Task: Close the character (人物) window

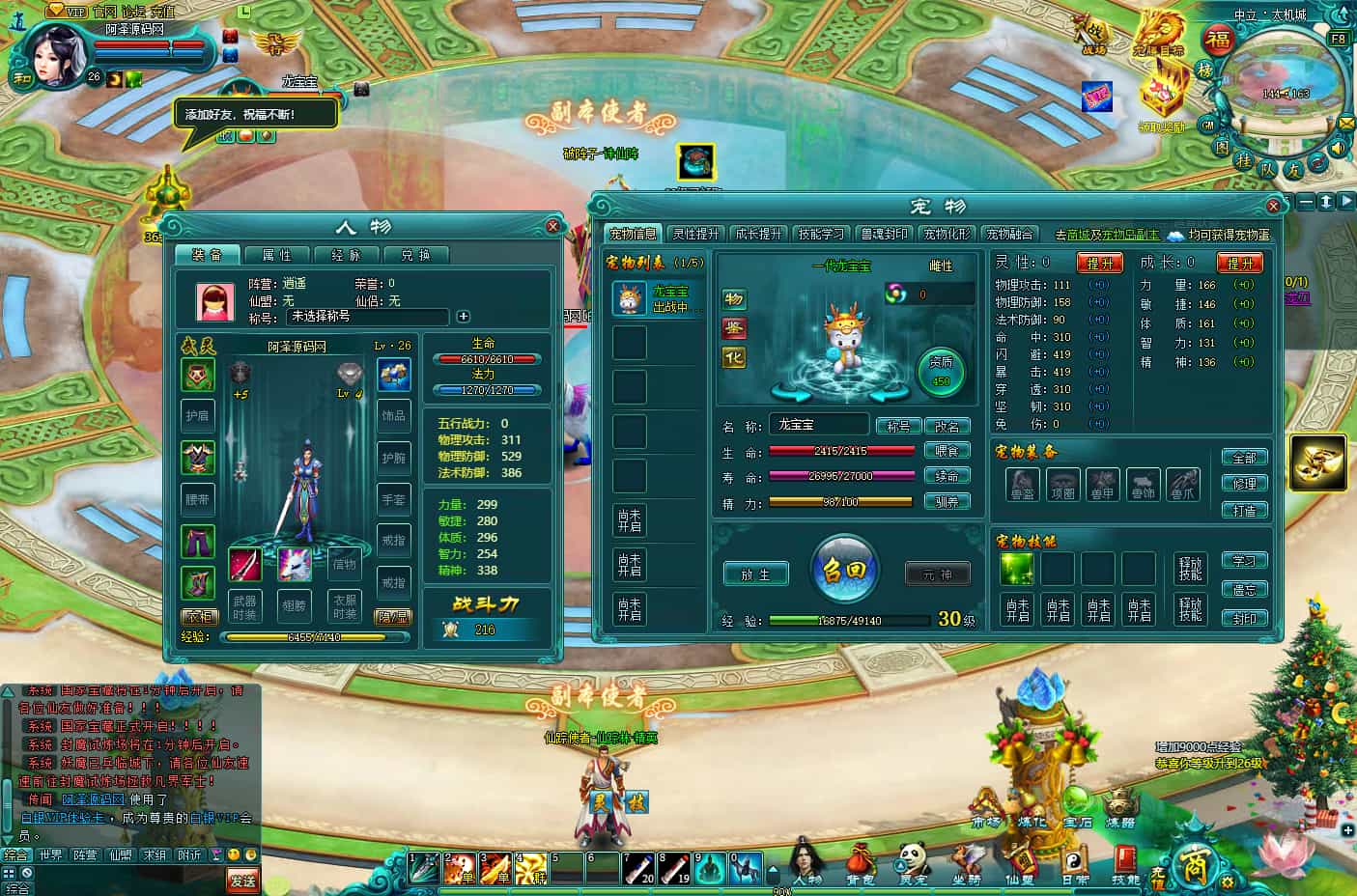Action: point(552,226)
